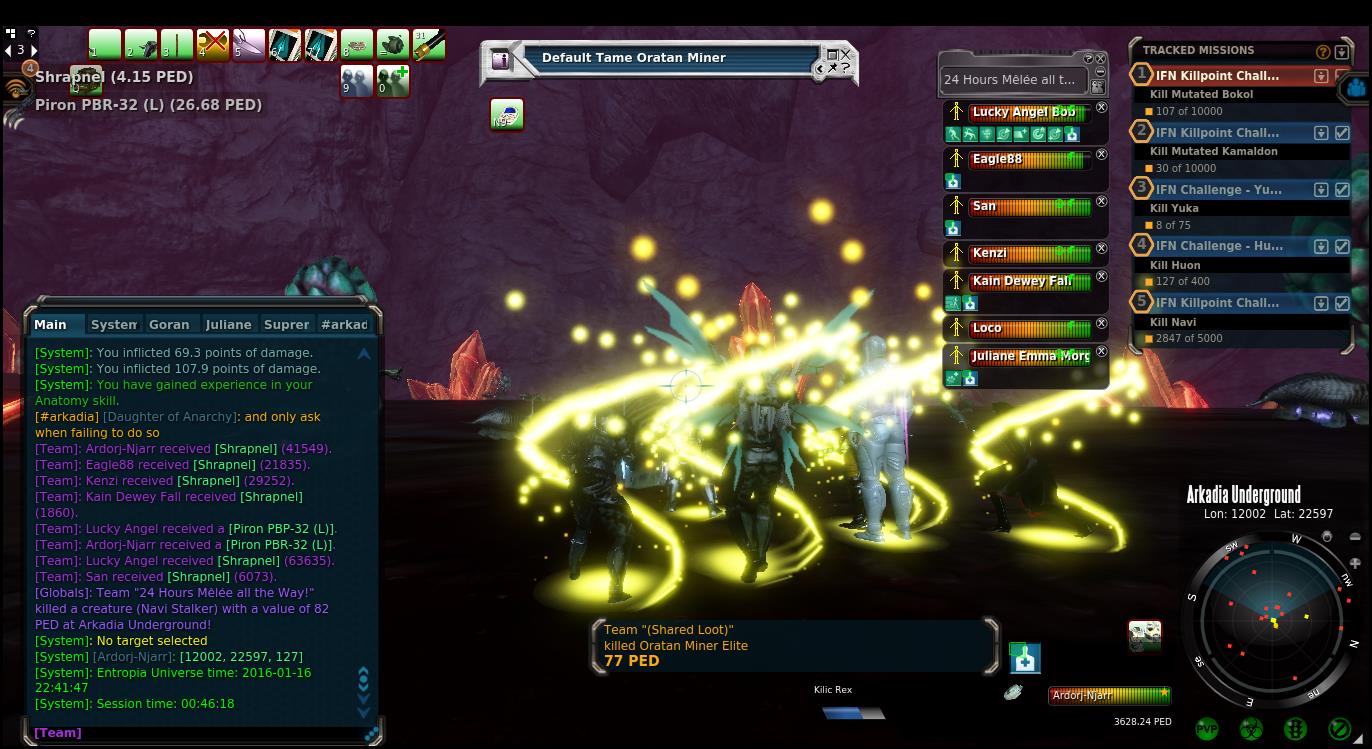Image resolution: width=1372 pixels, height=749 pixels.
Task: Untick the Kill Yuka mission checkbox
Action: point(1342,189)
